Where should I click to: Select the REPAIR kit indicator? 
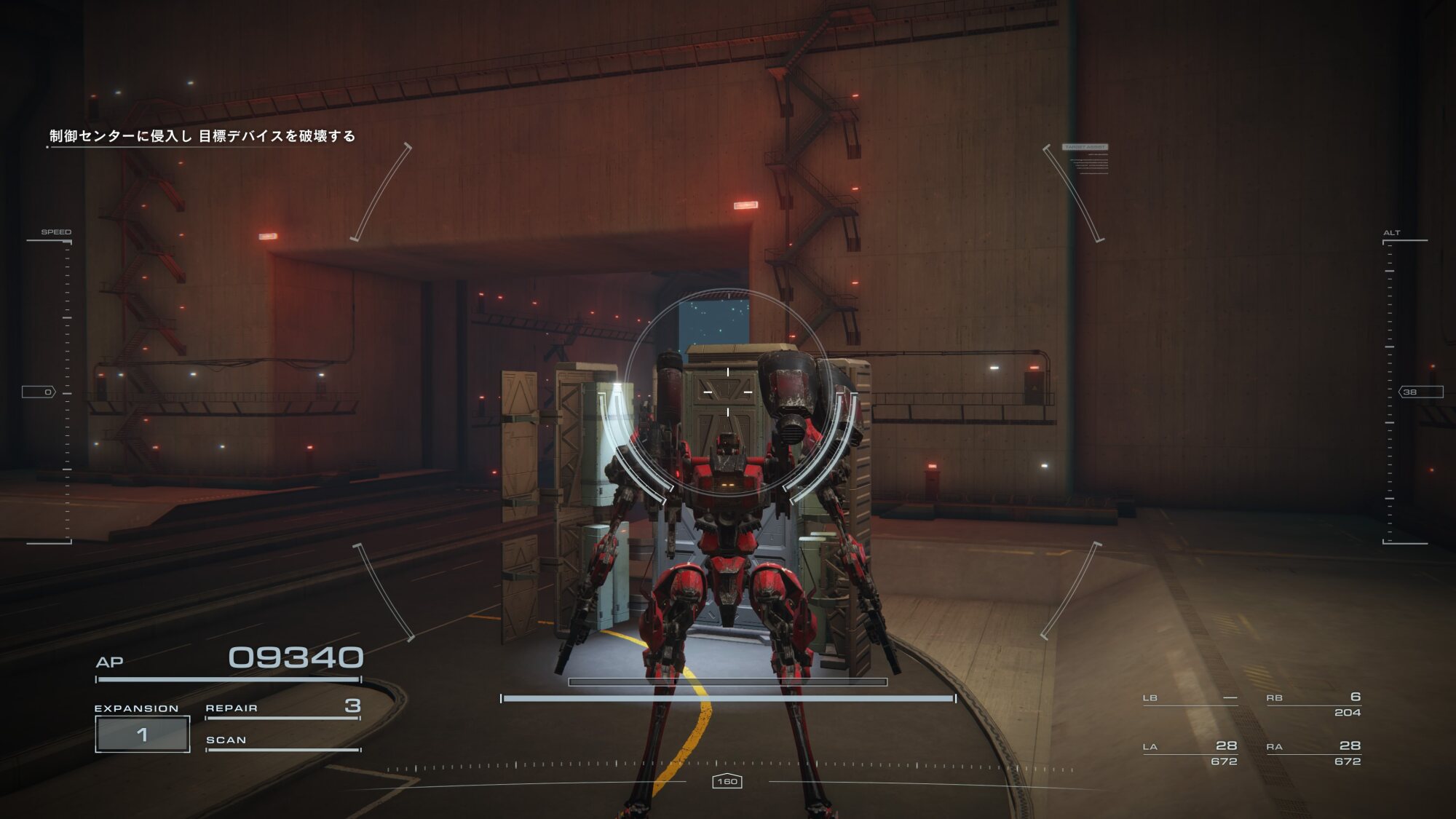pyautogui.click(x=282, y=708)
